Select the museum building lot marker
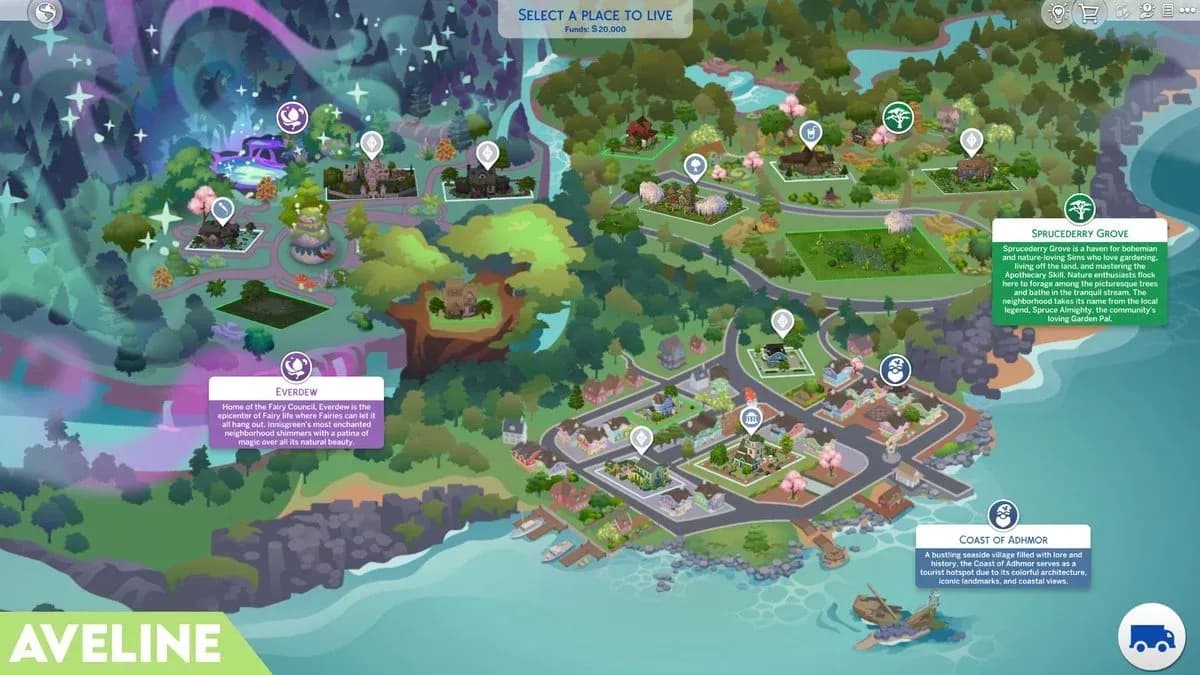1200x675 pixels. (x=750, y=418)
